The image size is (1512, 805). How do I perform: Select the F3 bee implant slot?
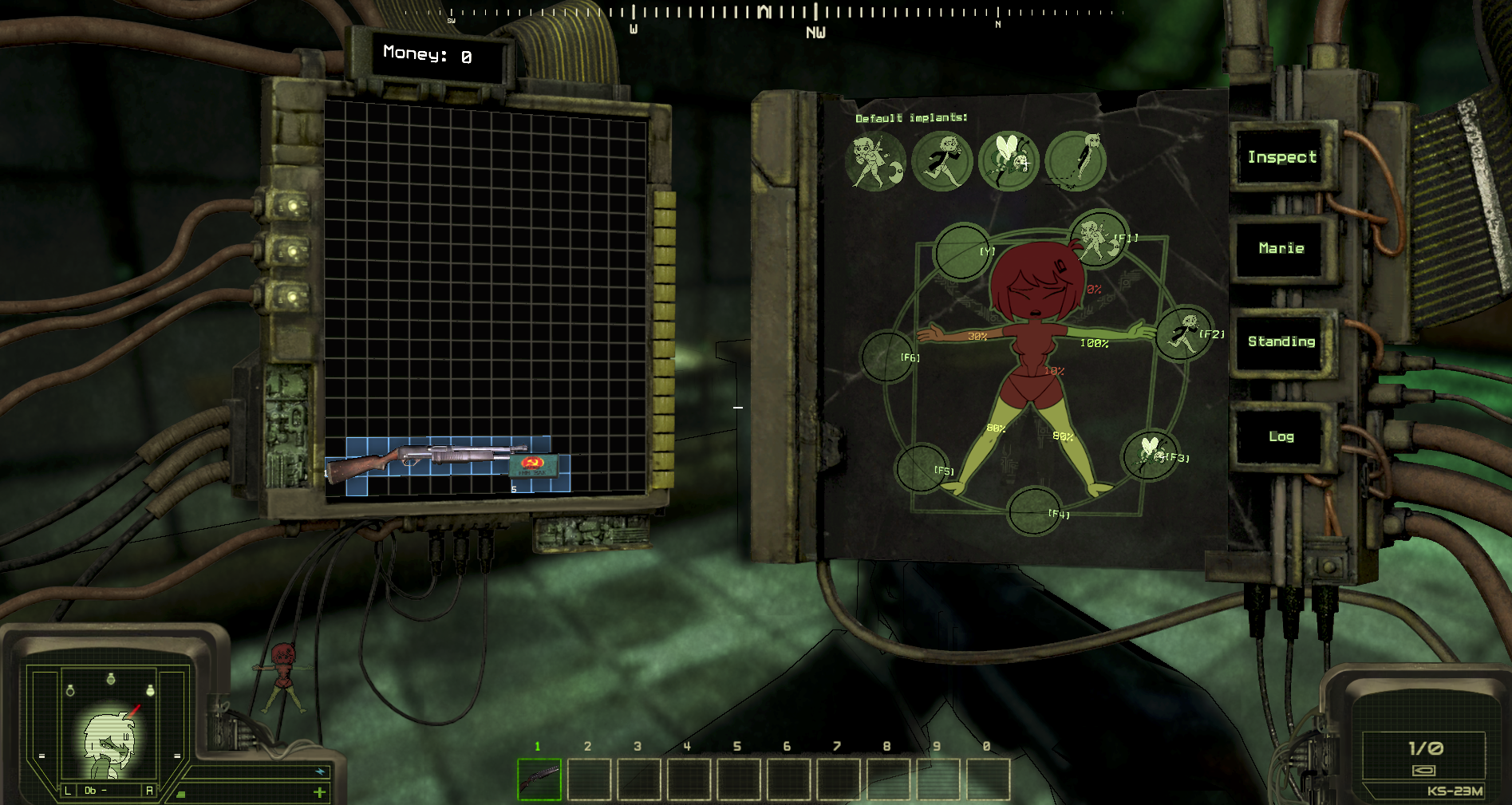[1150, 455]
